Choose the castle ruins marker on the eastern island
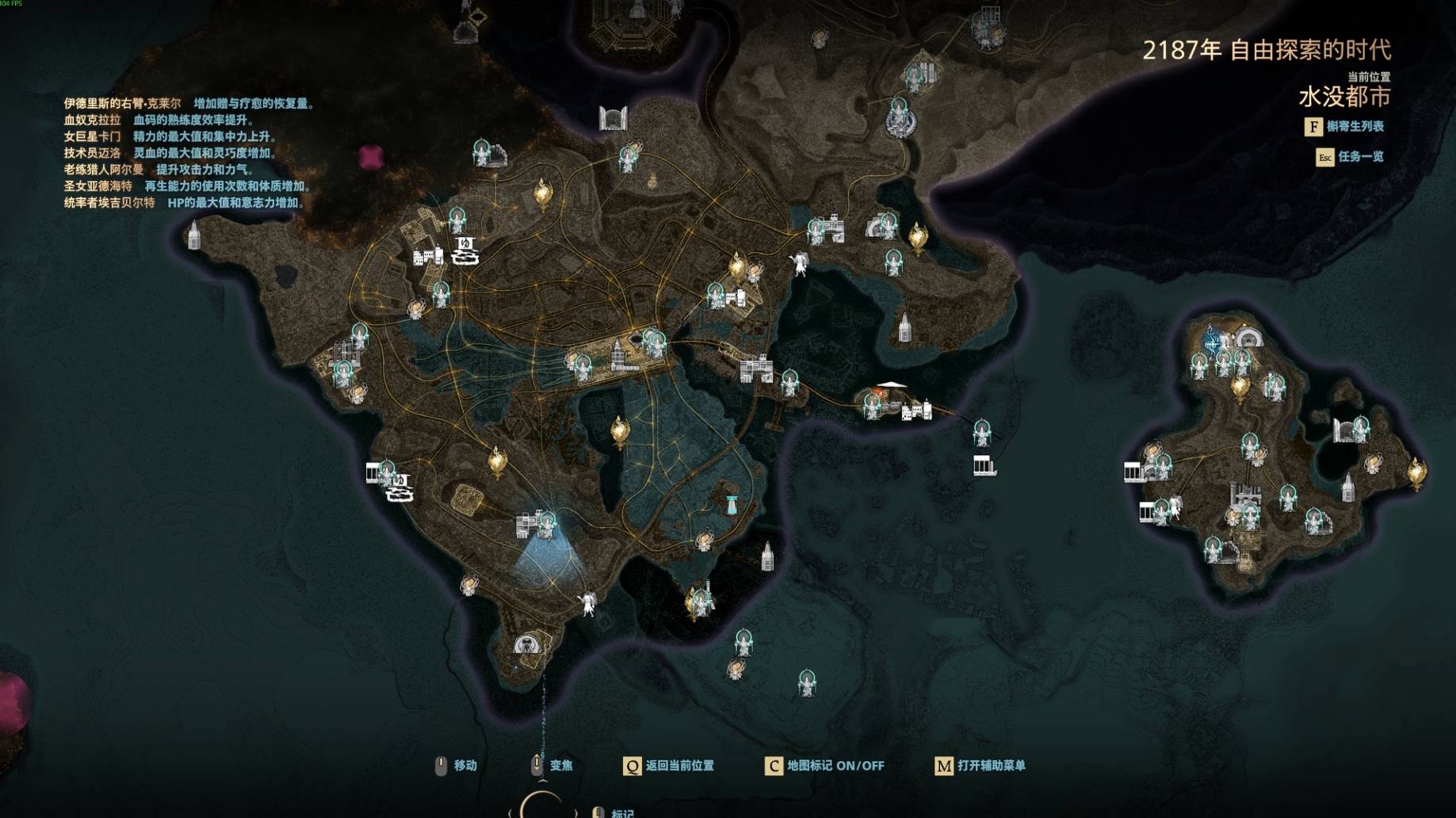Screen dimensions: 1456x818 (x=1244, y=495)
